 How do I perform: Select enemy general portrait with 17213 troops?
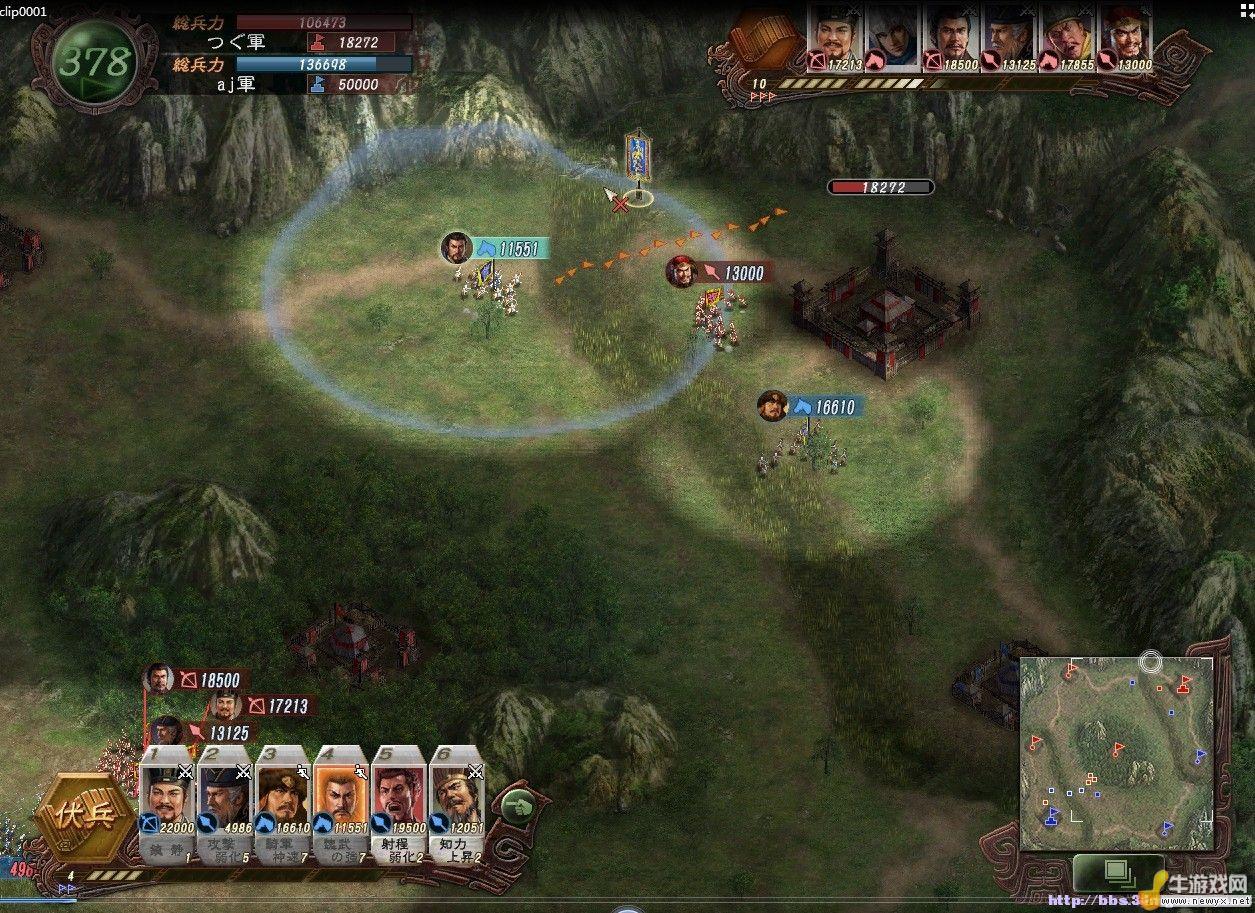click(834, 38)
